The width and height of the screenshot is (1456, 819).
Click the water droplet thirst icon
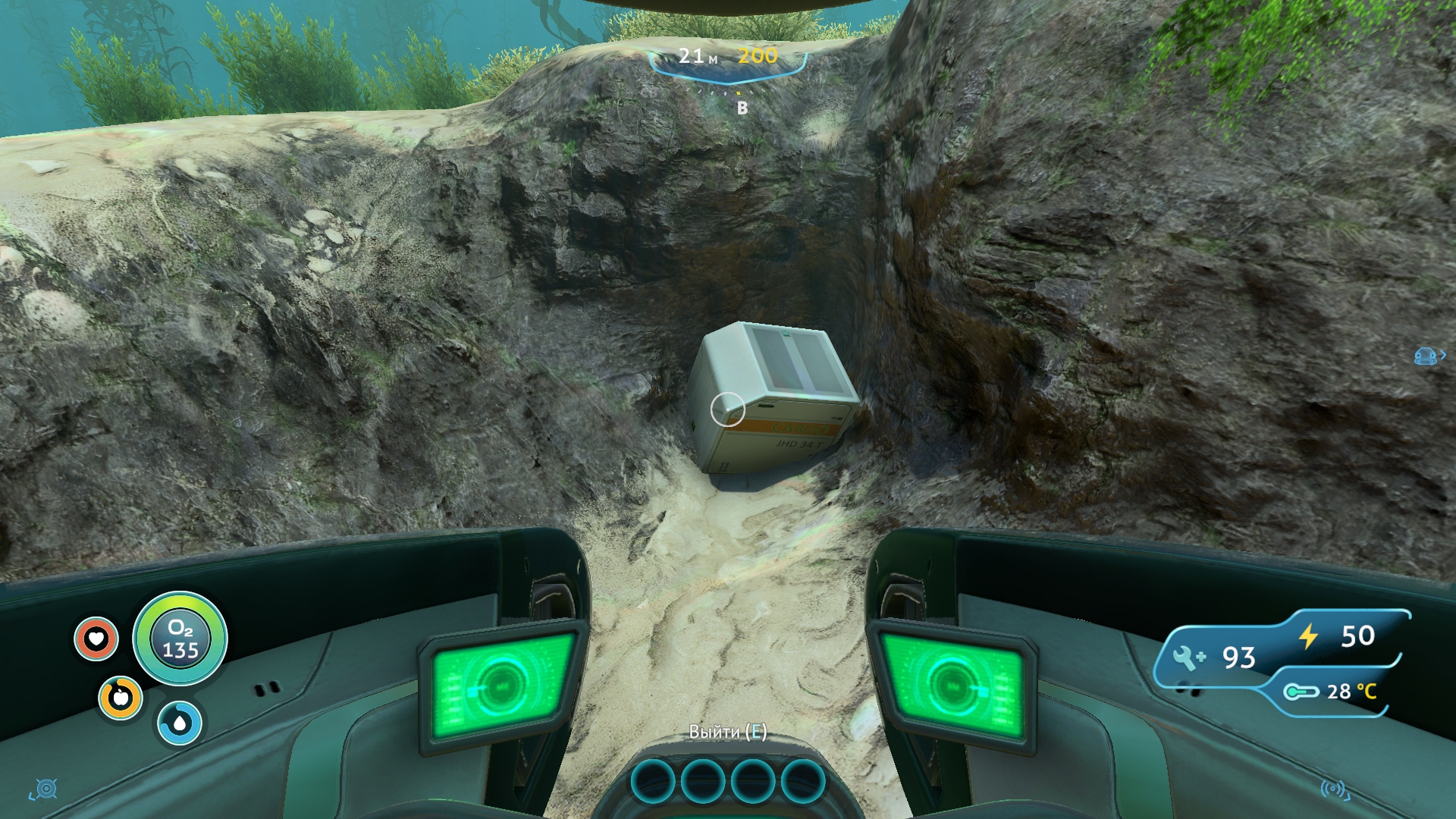[180, 723]
